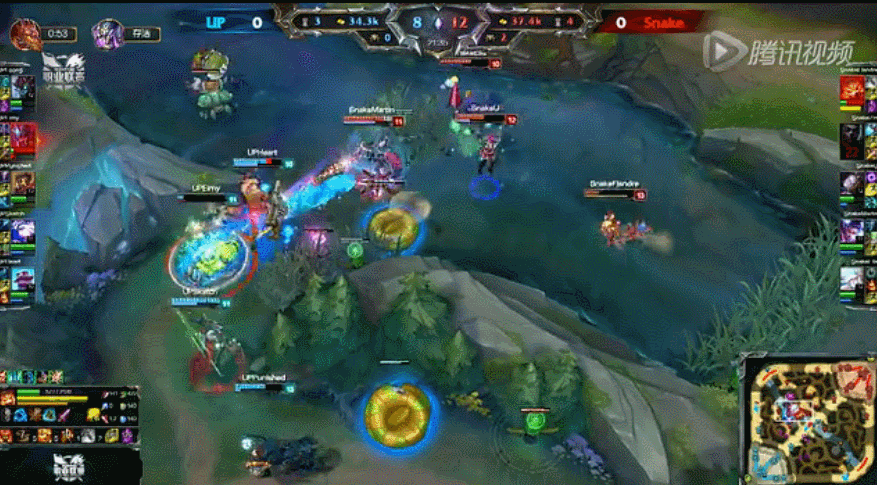
Task: Select the top blue-team champion portrait
Action: click(24, 92)
